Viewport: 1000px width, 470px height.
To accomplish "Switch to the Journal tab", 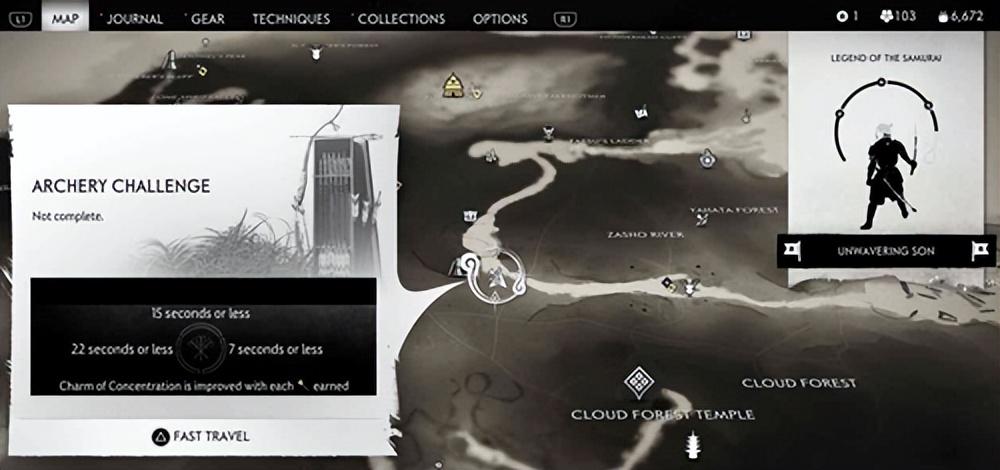I will pyautogui.click(x=134, y=18).
